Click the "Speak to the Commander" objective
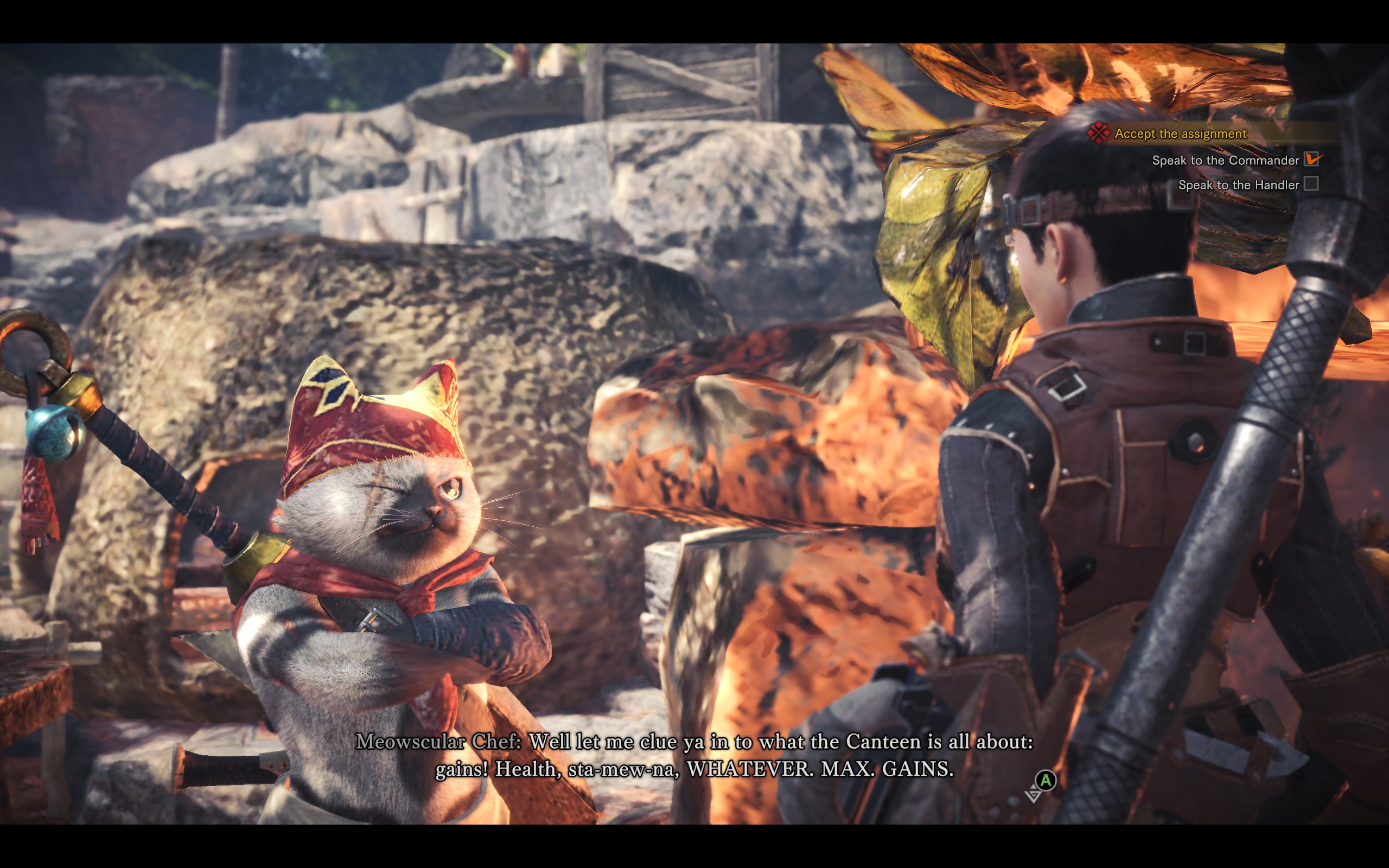The width and height of the screenshot is (1389, 868). [1225, 160]
